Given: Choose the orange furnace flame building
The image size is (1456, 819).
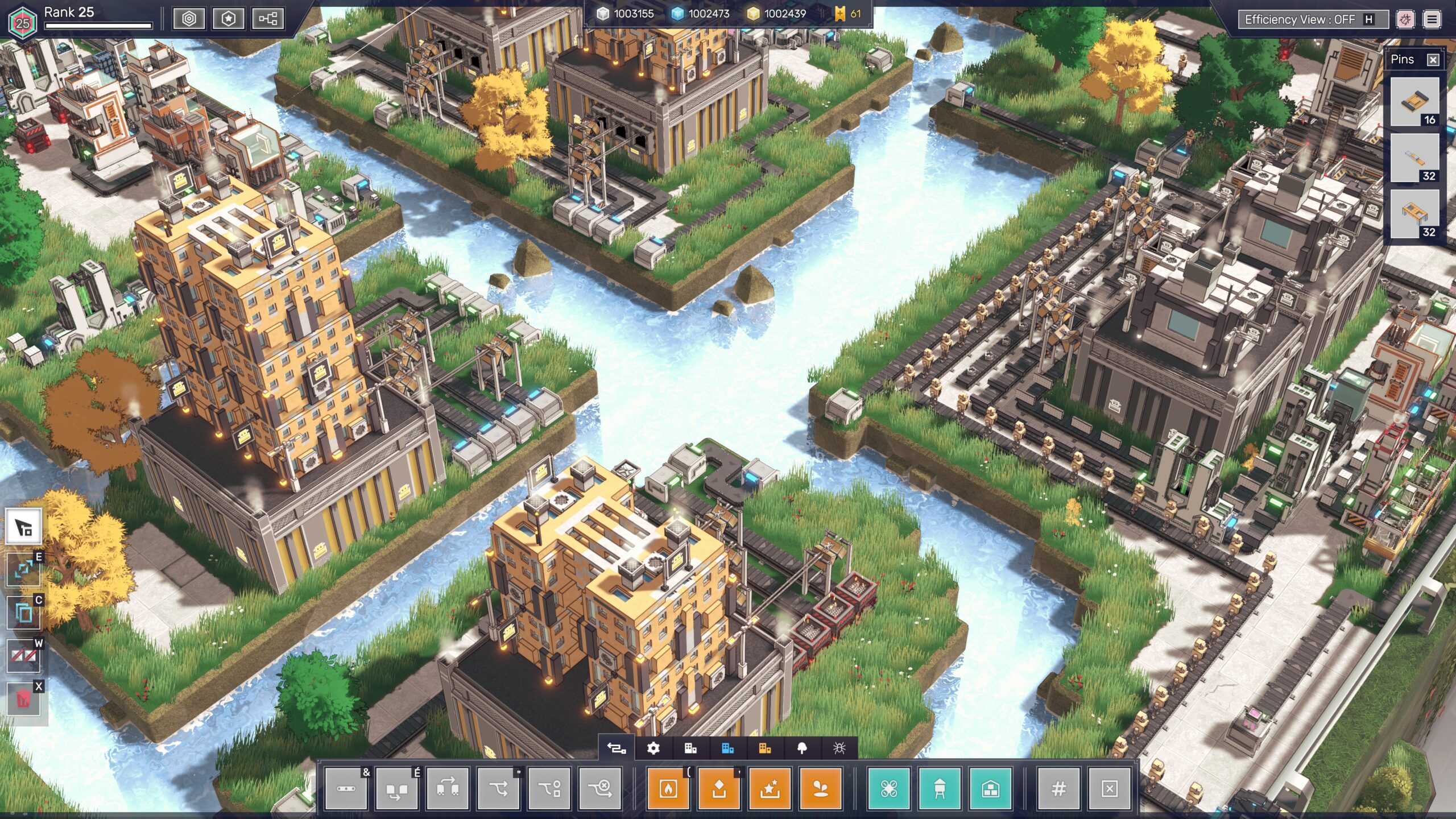Looking at the screenshot, I should (668, 788).
